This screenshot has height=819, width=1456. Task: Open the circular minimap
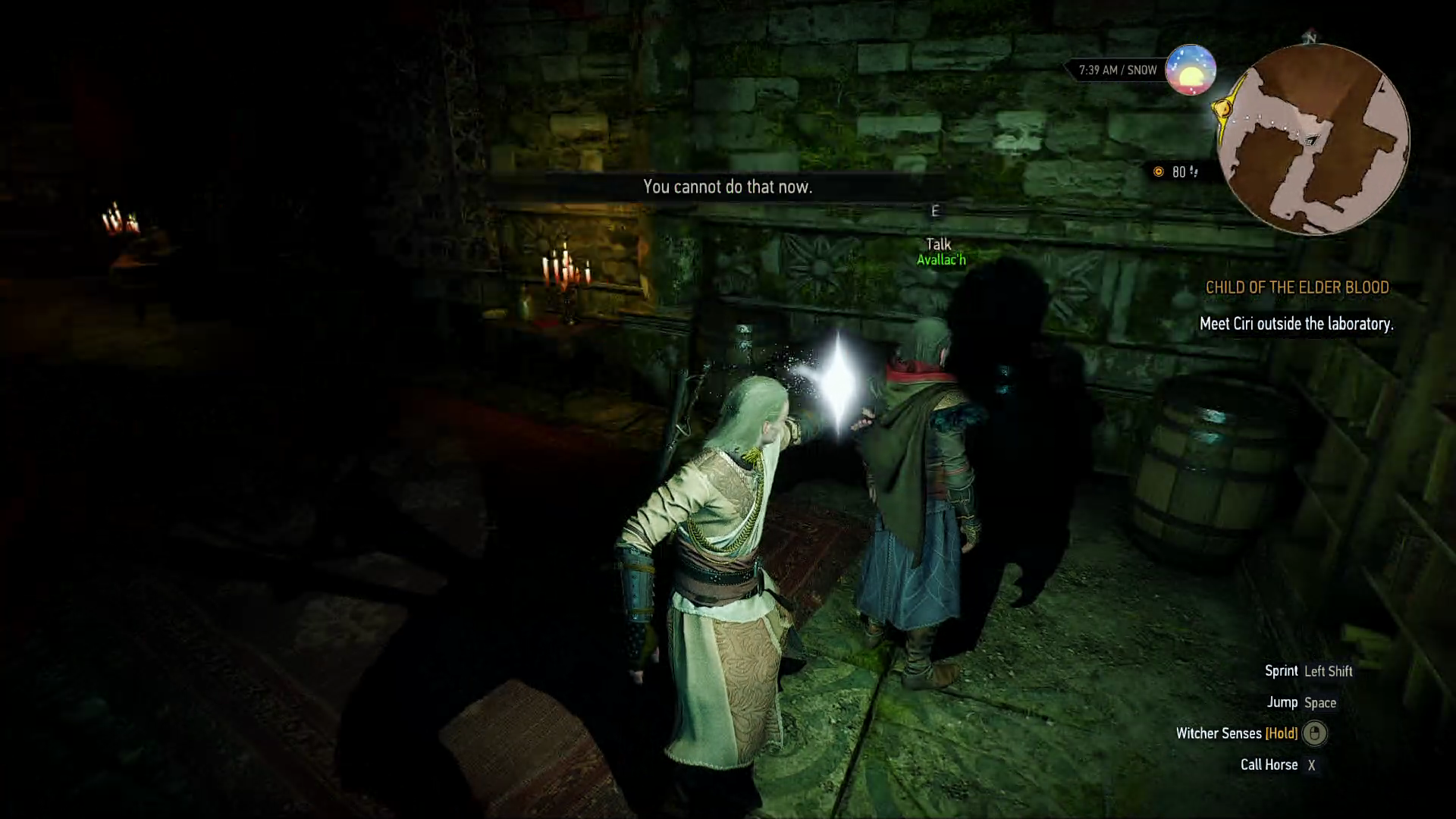click(x=1313, y=140)
